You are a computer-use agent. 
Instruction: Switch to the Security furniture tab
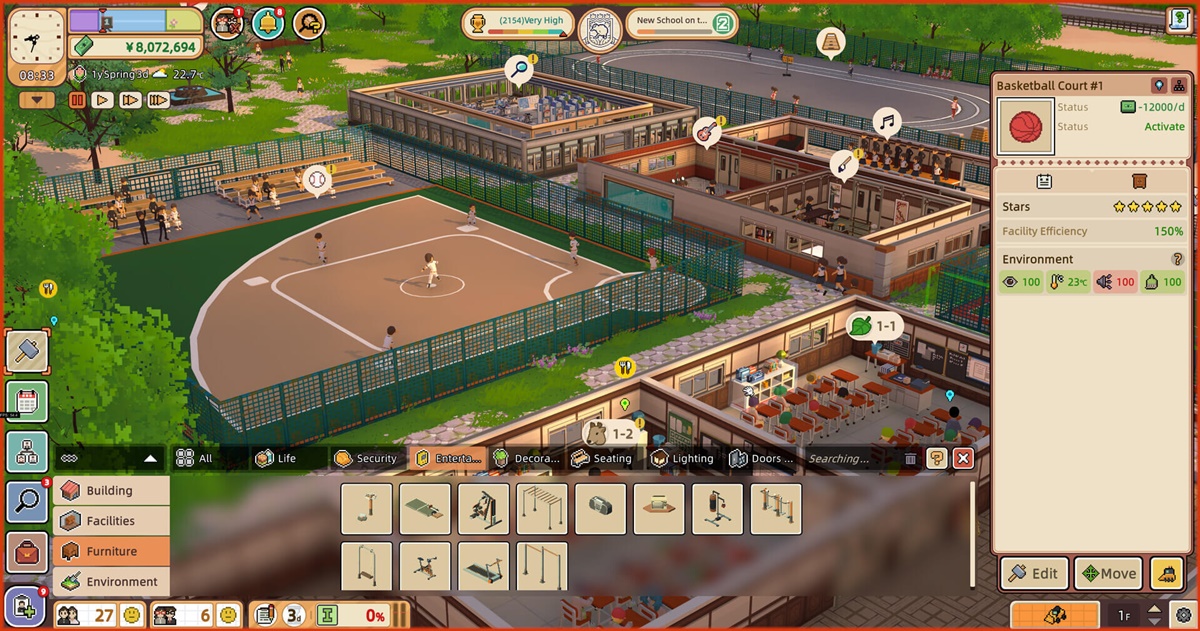tap(367, 458)
